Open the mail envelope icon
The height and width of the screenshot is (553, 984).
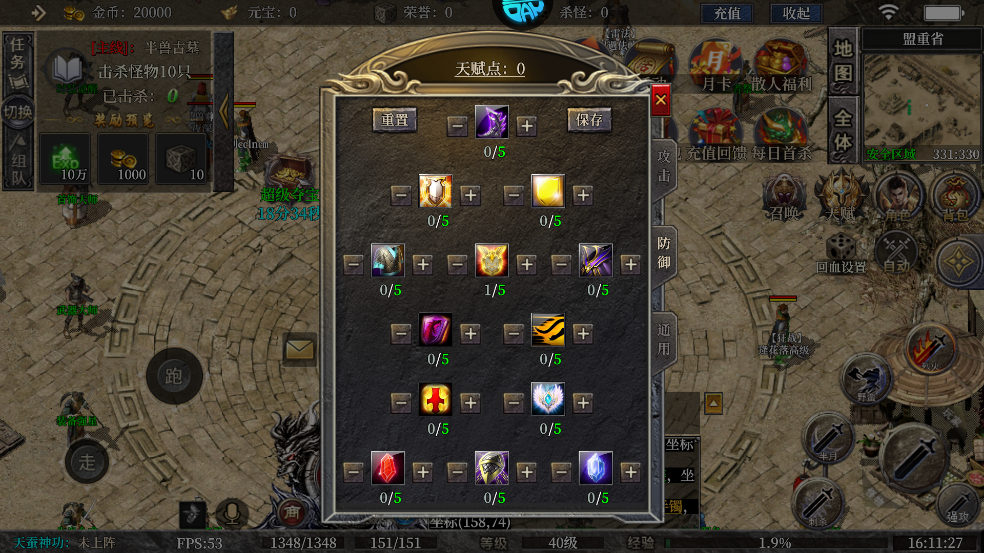tap(299, 350)
